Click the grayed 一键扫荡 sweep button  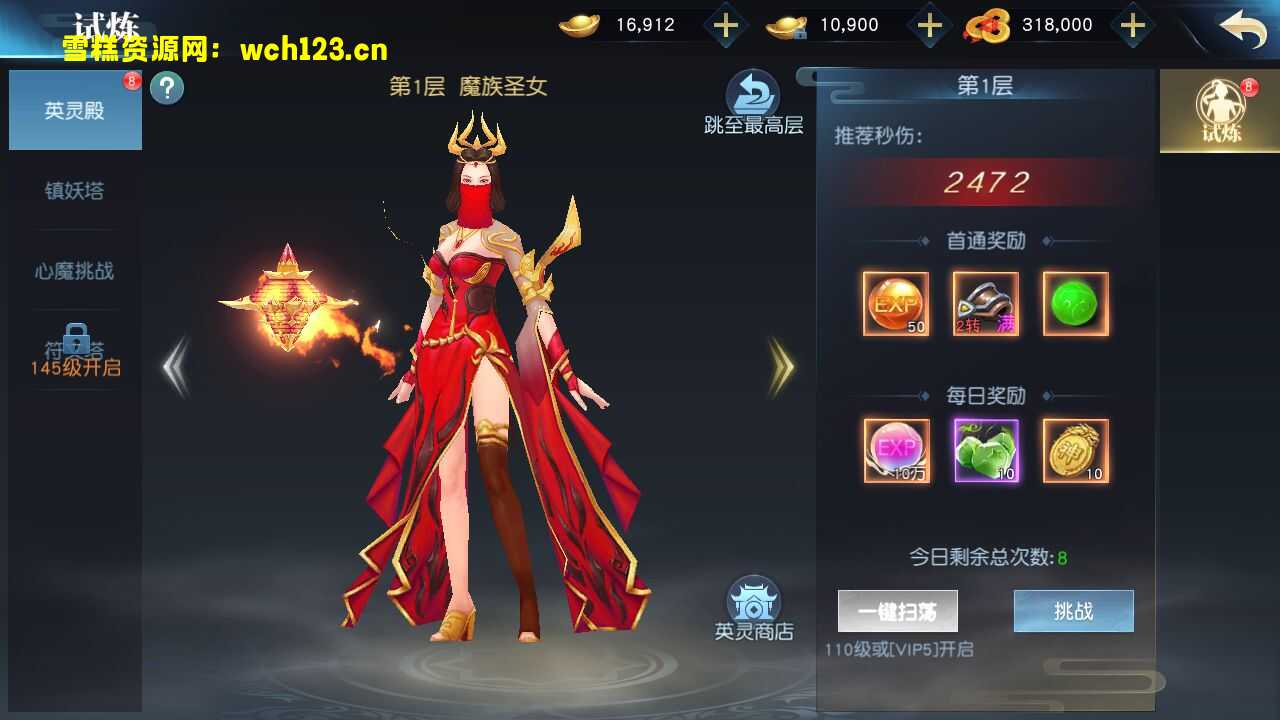[x=898, y=610]
